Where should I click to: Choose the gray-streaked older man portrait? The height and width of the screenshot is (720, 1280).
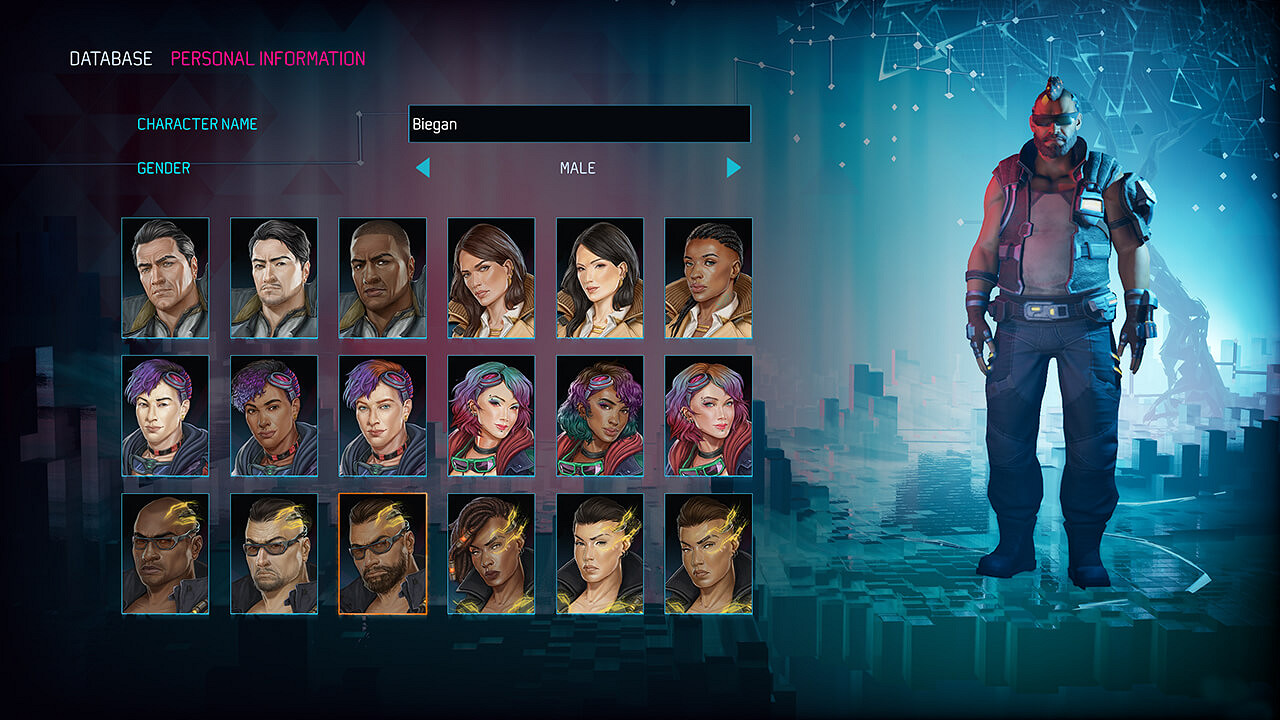pos(165,278)
